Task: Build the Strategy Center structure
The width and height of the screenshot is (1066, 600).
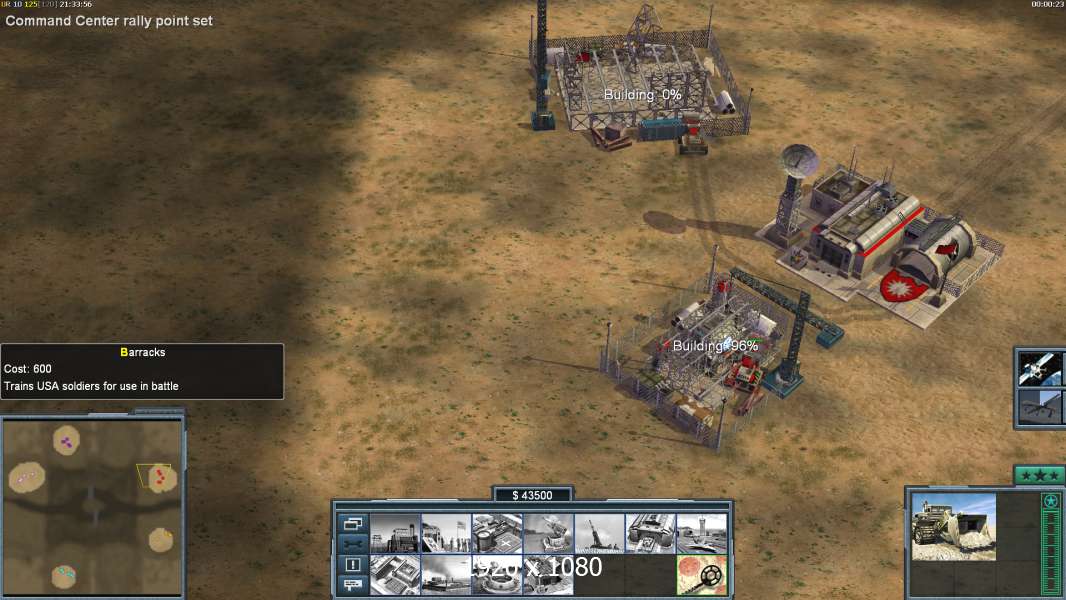Action: [x=395, y=575]
